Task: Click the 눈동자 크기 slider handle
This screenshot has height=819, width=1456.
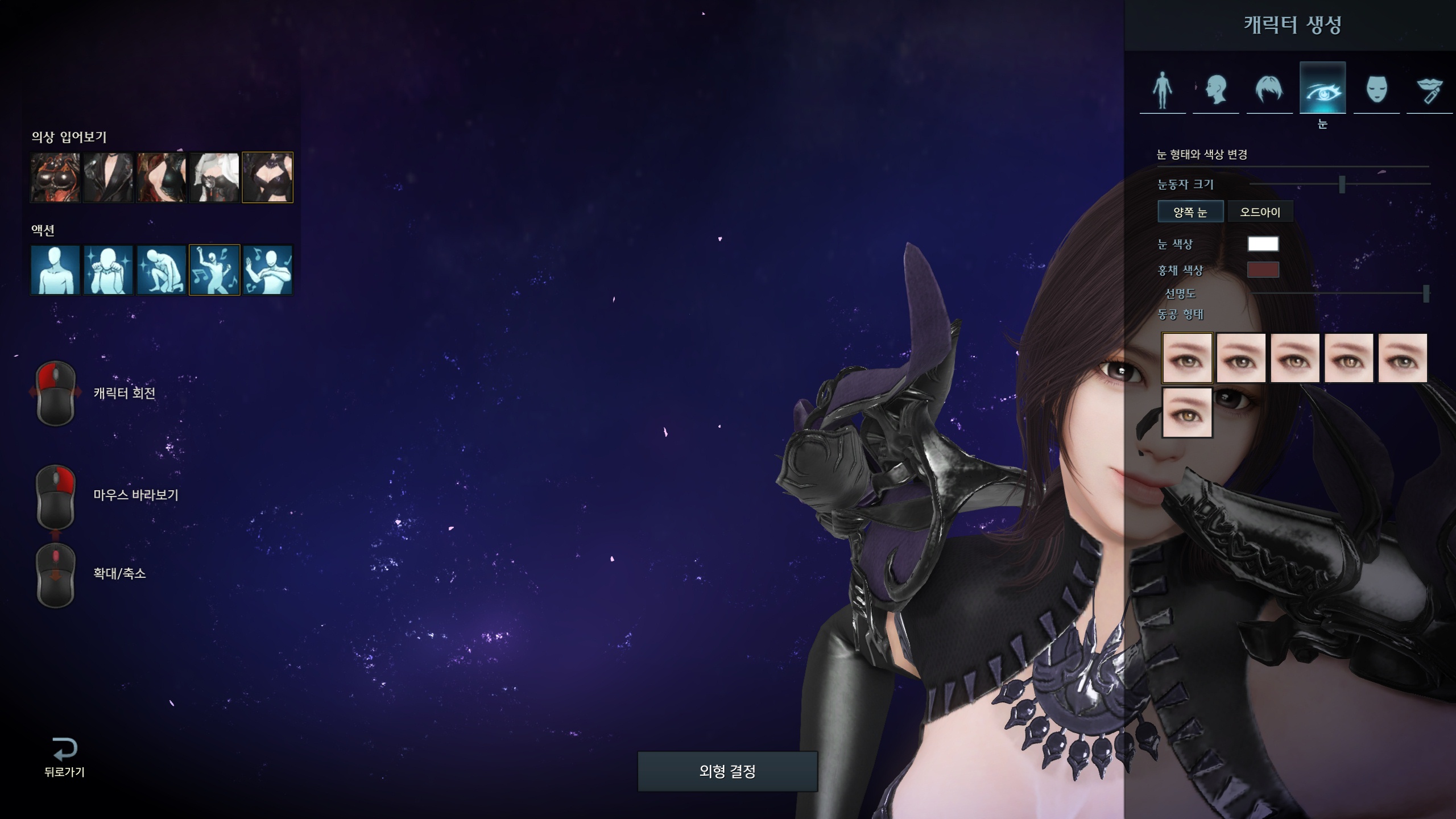Action: click(1342, 184)
